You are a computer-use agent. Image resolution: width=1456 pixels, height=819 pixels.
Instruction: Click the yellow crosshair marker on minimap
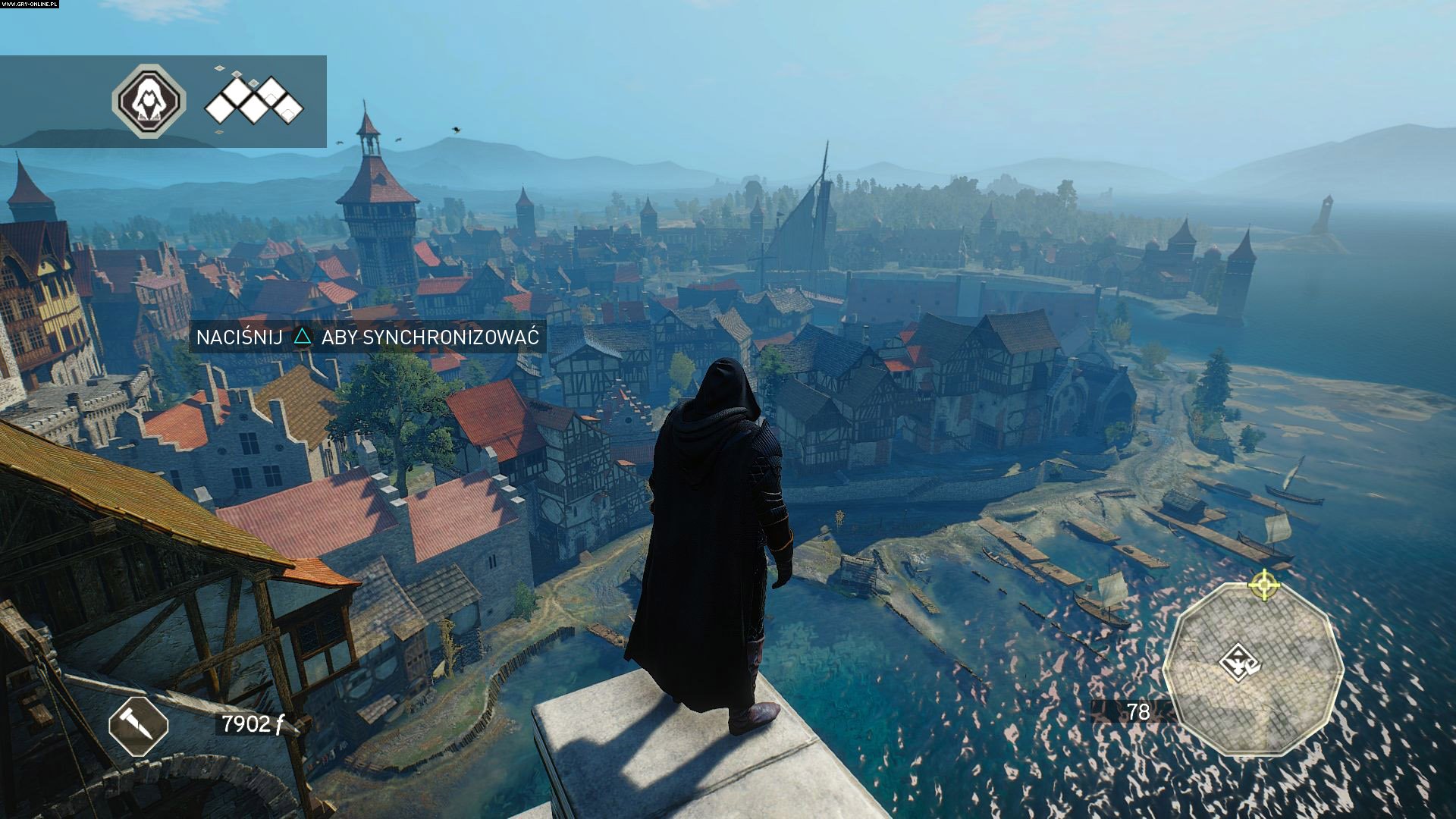1263,585
